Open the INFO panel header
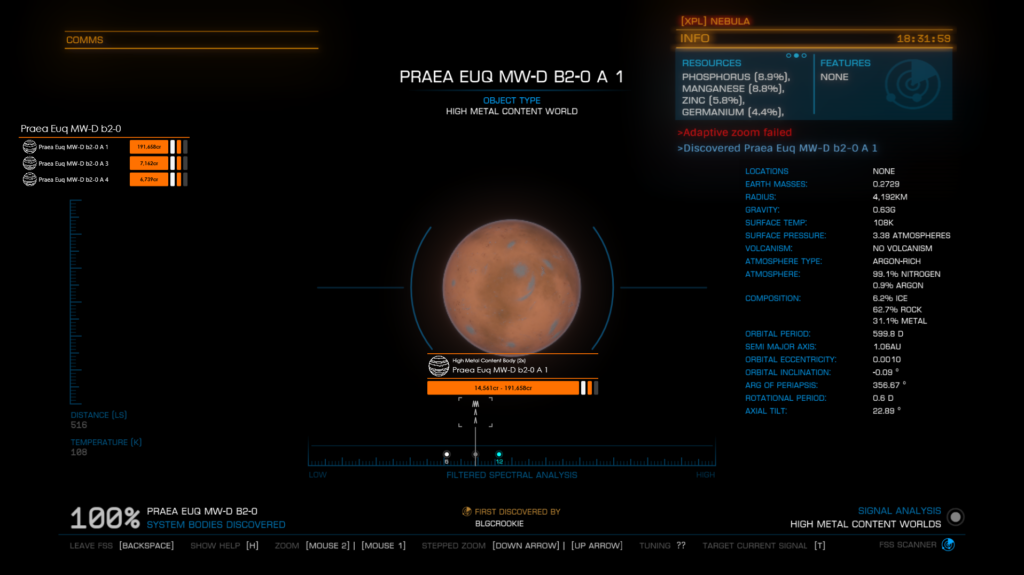Image resolution: width=1024 pixels, height=575 pixels. point(814,38)
